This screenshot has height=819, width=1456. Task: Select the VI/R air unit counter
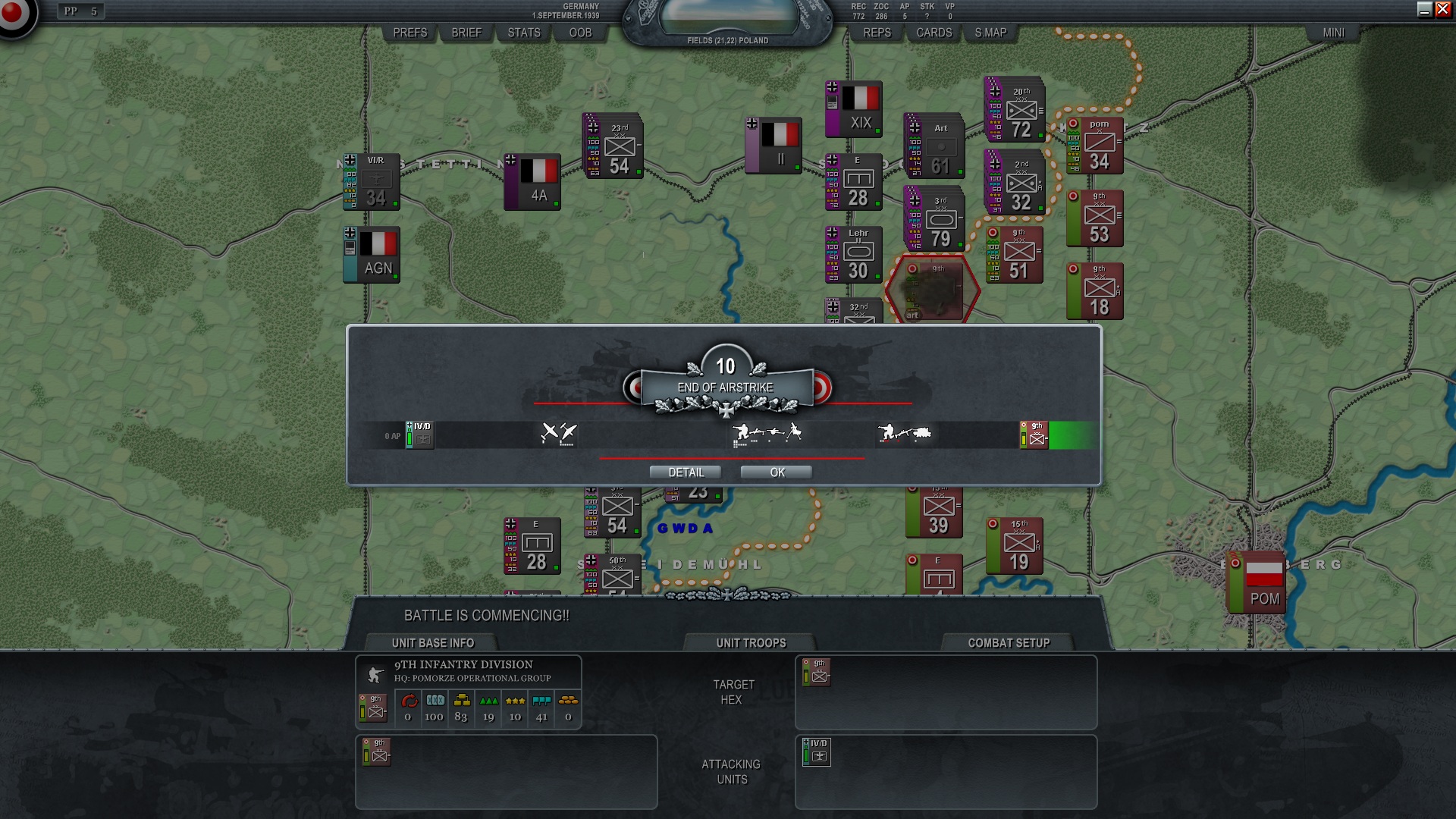coord(371,180)
